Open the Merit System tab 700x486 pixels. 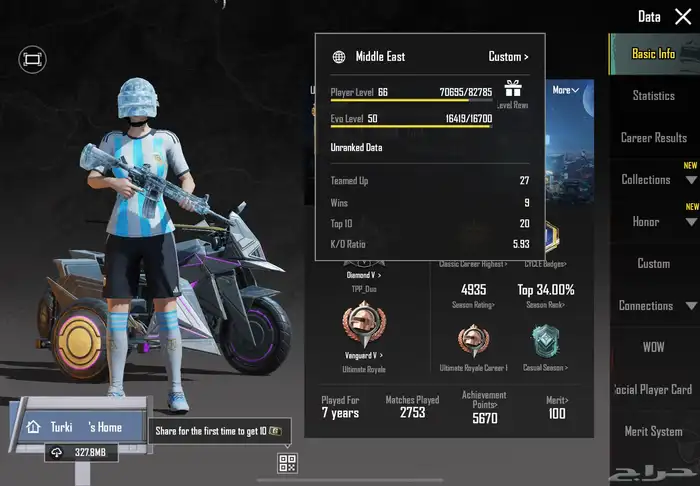click(x=653, y=431)
